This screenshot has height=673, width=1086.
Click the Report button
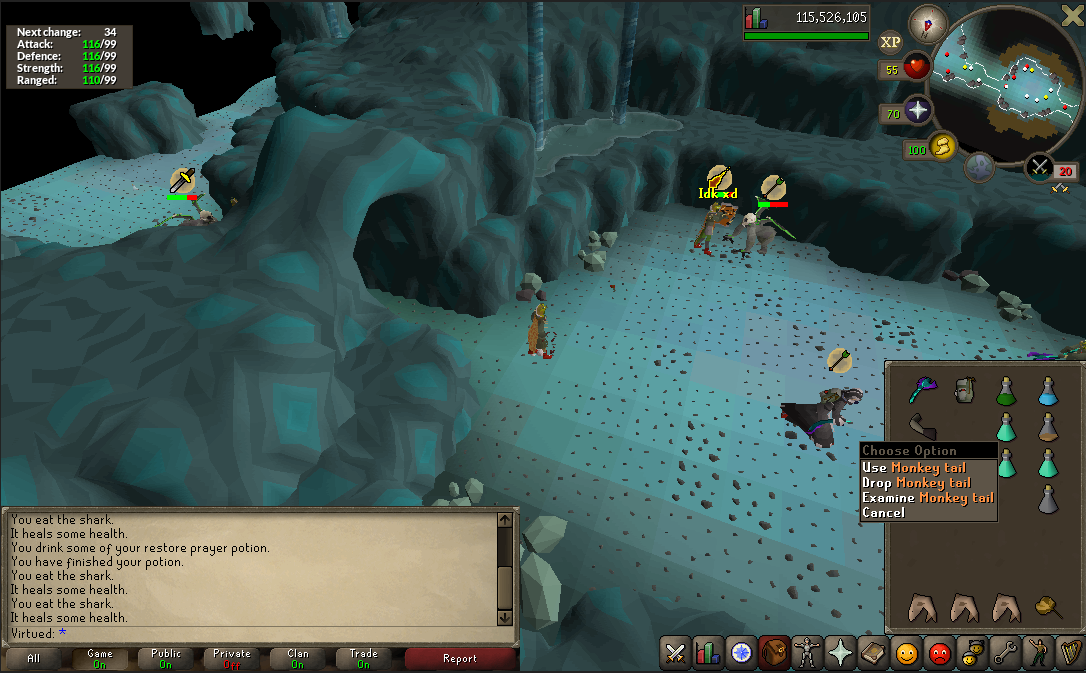click(x=460, y=658)
